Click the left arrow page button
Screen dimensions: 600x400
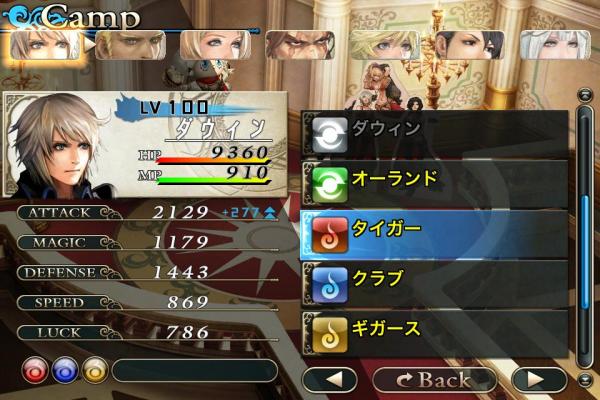click(329, 379)
